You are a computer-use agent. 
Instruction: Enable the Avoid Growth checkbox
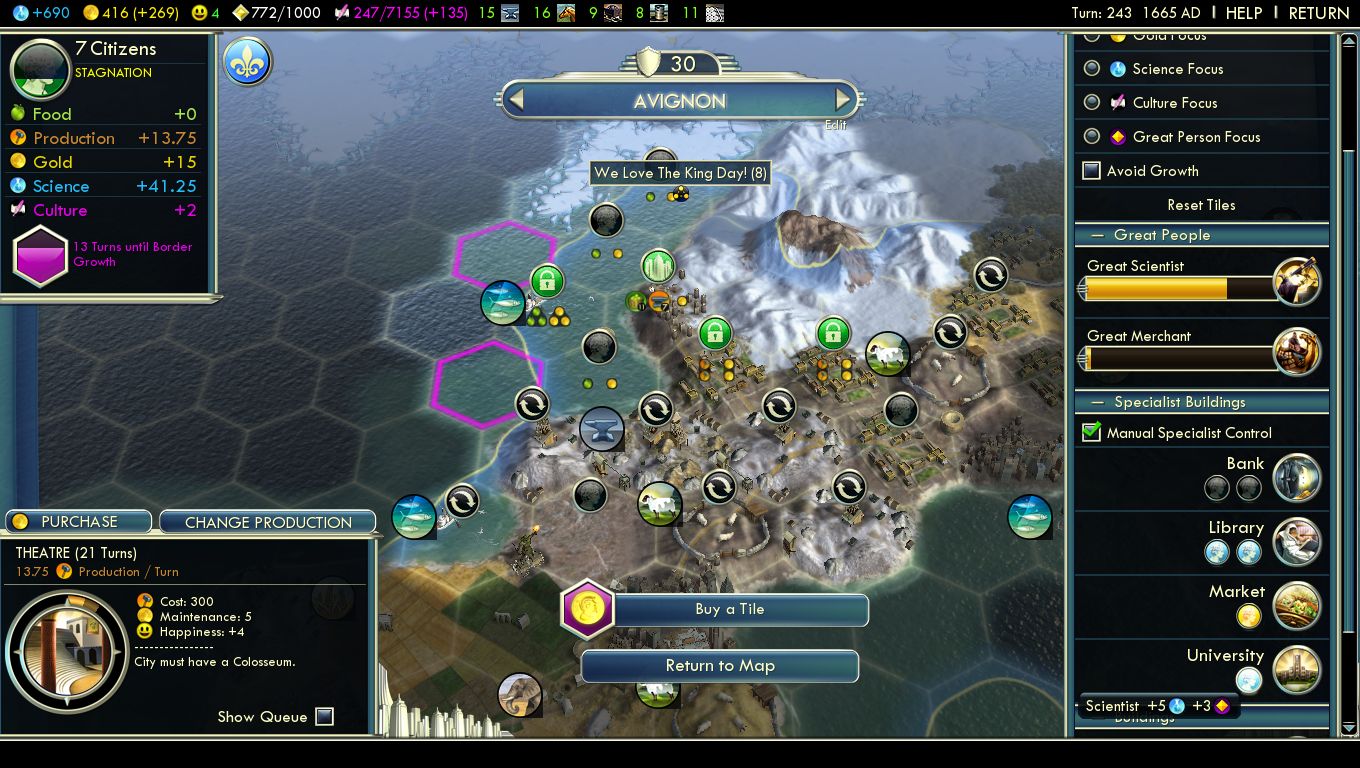pos(1092,171)
